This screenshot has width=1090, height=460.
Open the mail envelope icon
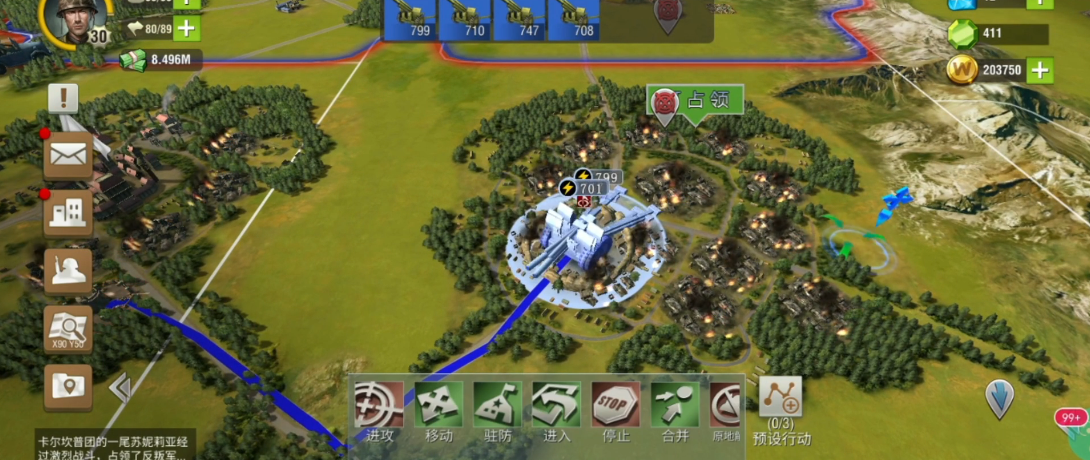point(68,155)
